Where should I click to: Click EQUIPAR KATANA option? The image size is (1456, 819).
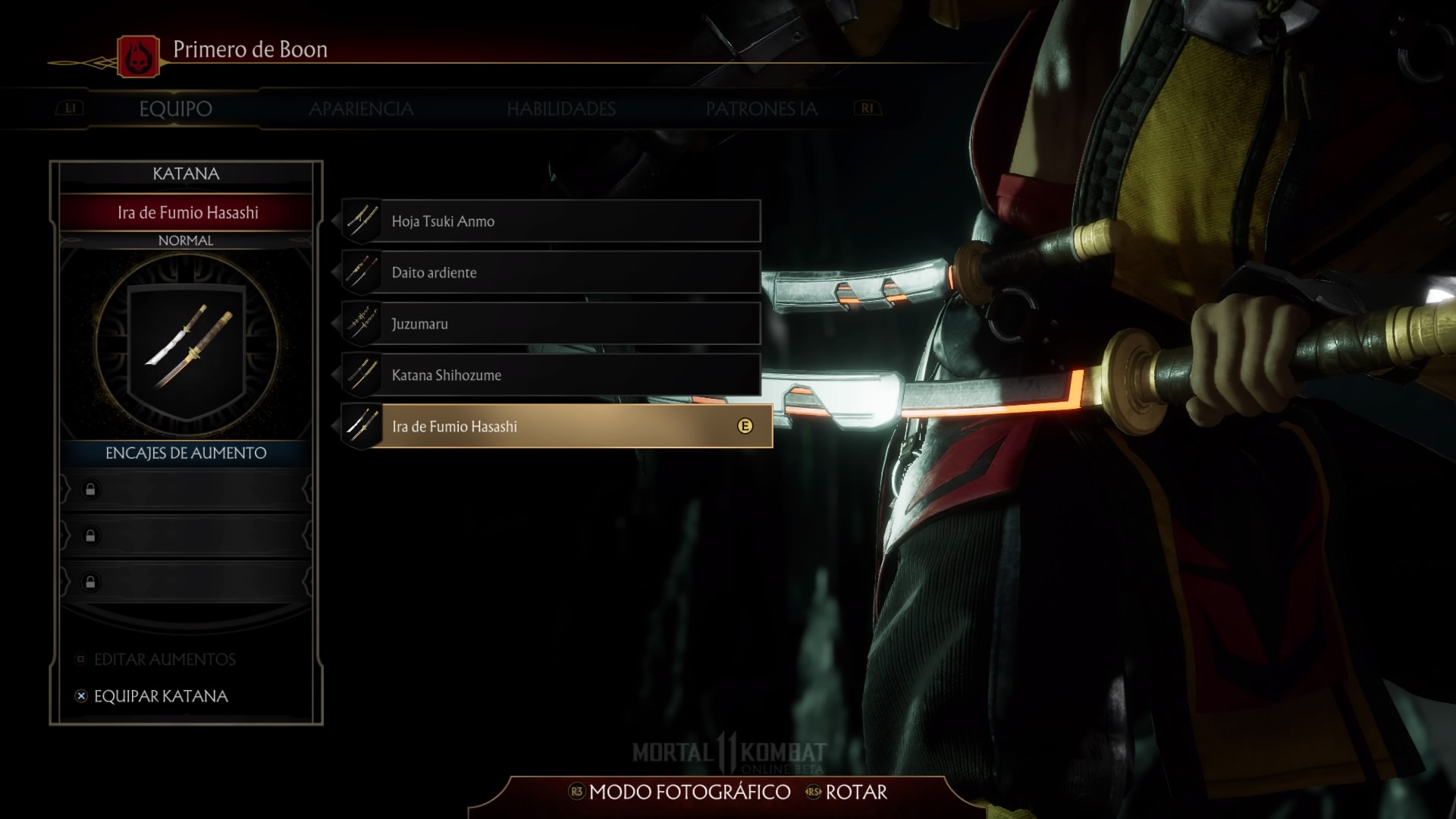coord(160,696)
